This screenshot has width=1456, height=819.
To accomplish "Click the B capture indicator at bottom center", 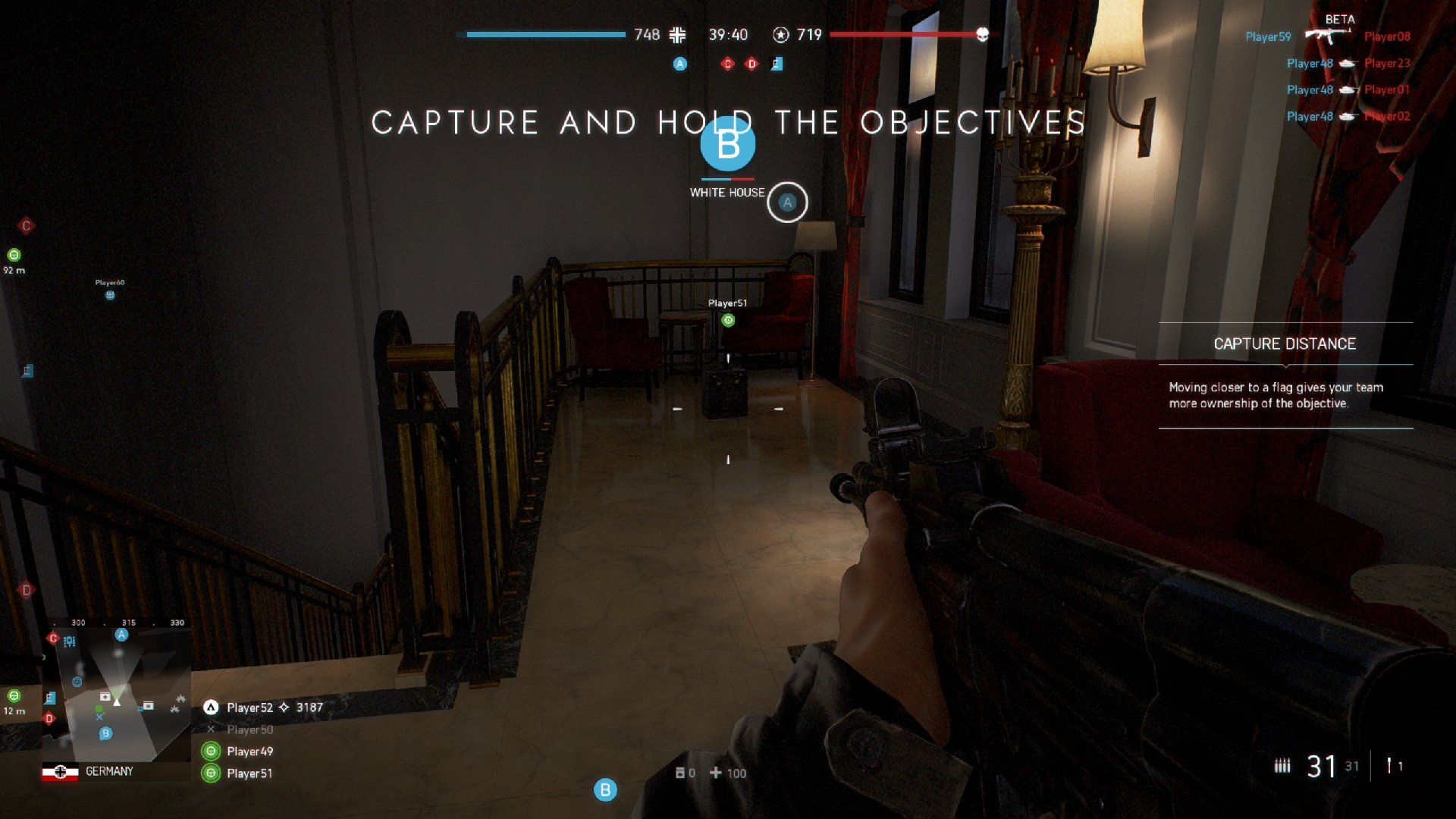I will (605, 790).
